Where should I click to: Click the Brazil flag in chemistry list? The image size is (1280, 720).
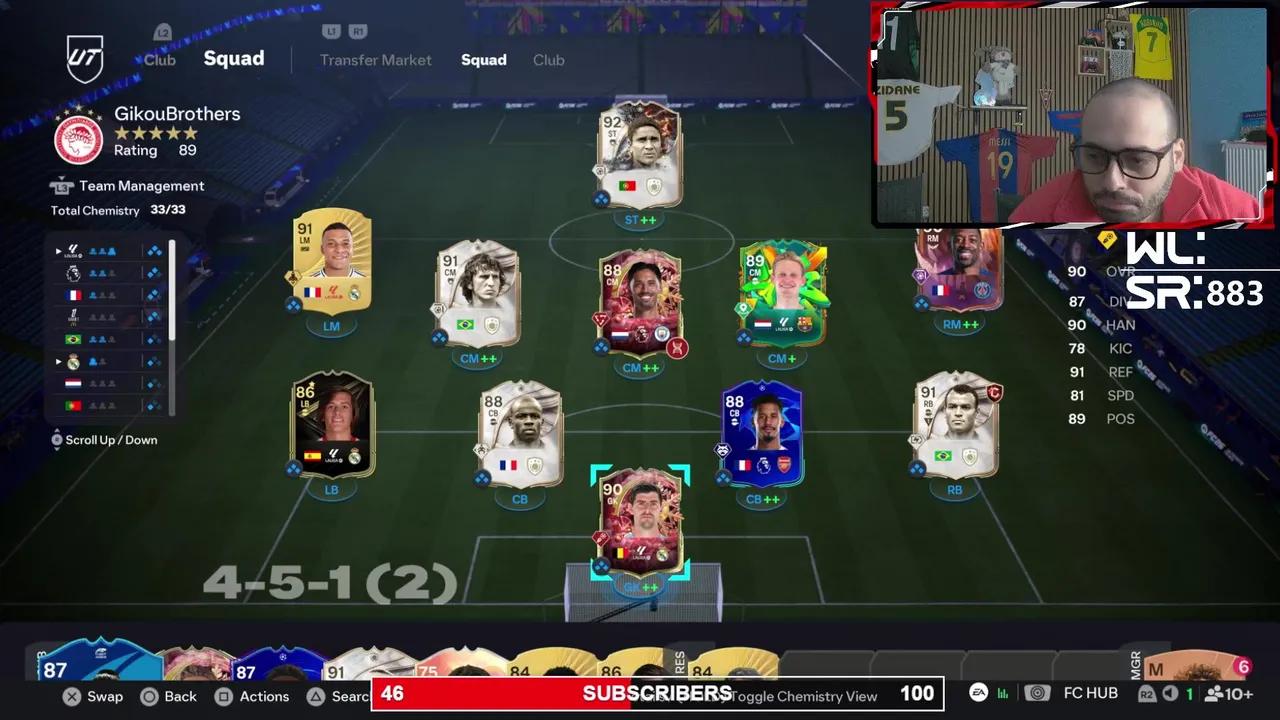pyautogui.click(x=72, y=339)
